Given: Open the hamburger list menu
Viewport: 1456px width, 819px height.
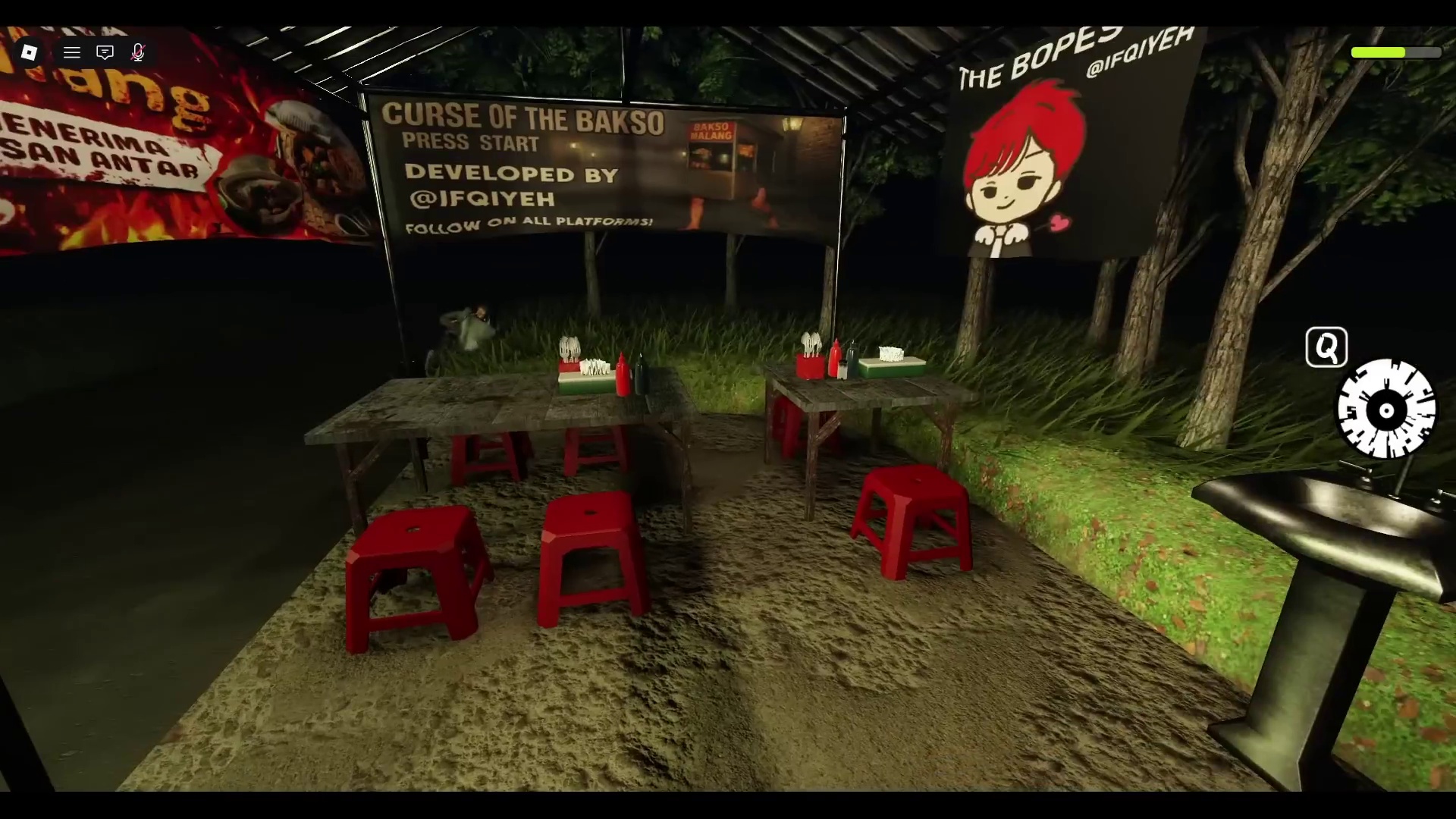Looking at the screenshot, I should [x=72, y=52].
